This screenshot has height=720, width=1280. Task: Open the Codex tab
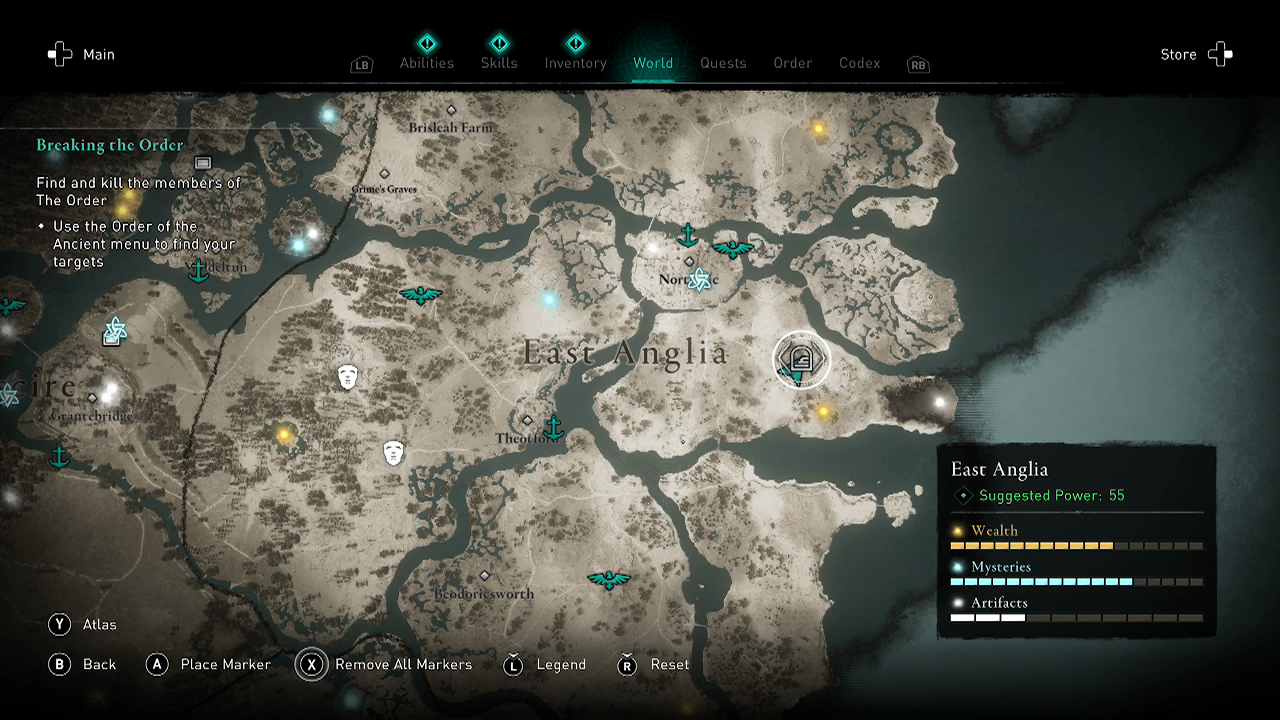click(x=859, y=63)
